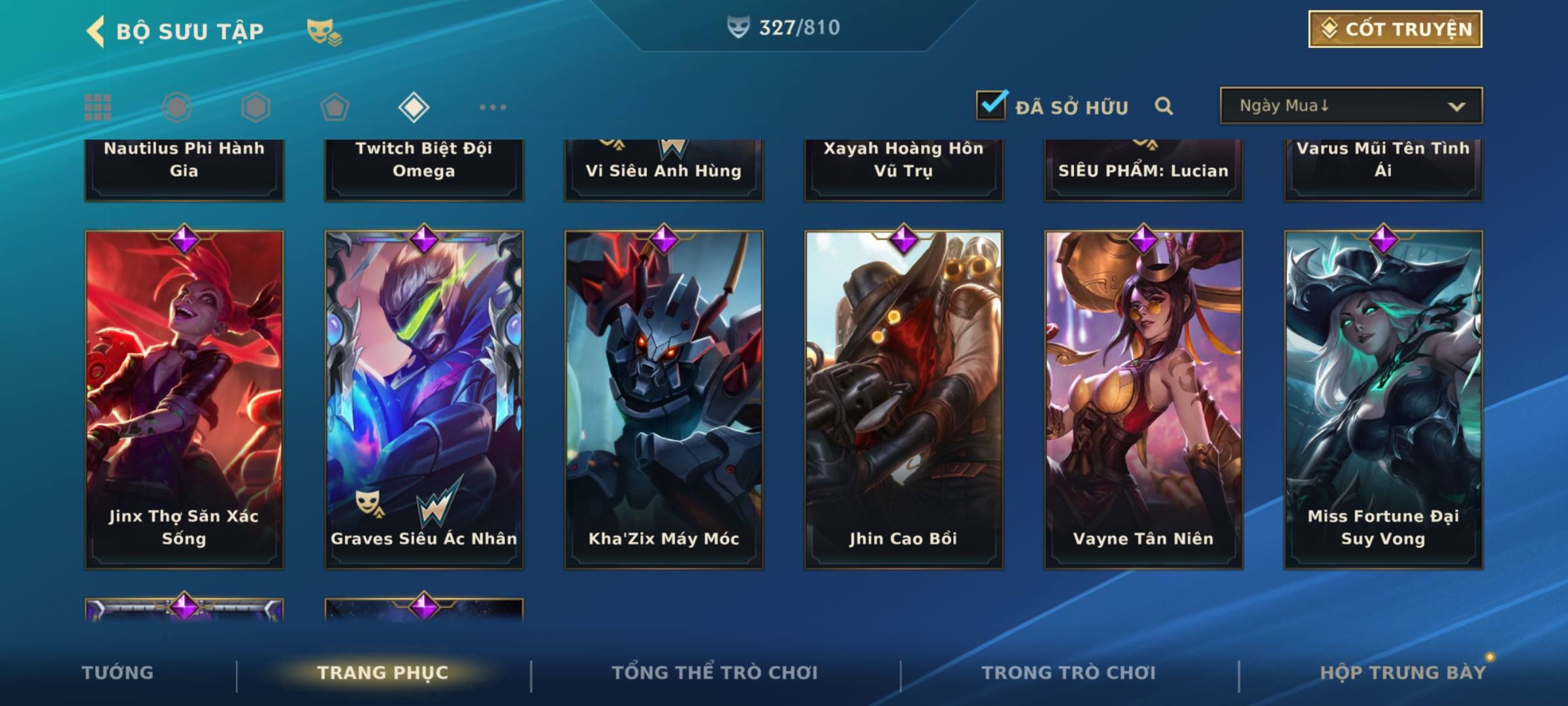Select the pentagon rarity filter icon

pos(335,107)
